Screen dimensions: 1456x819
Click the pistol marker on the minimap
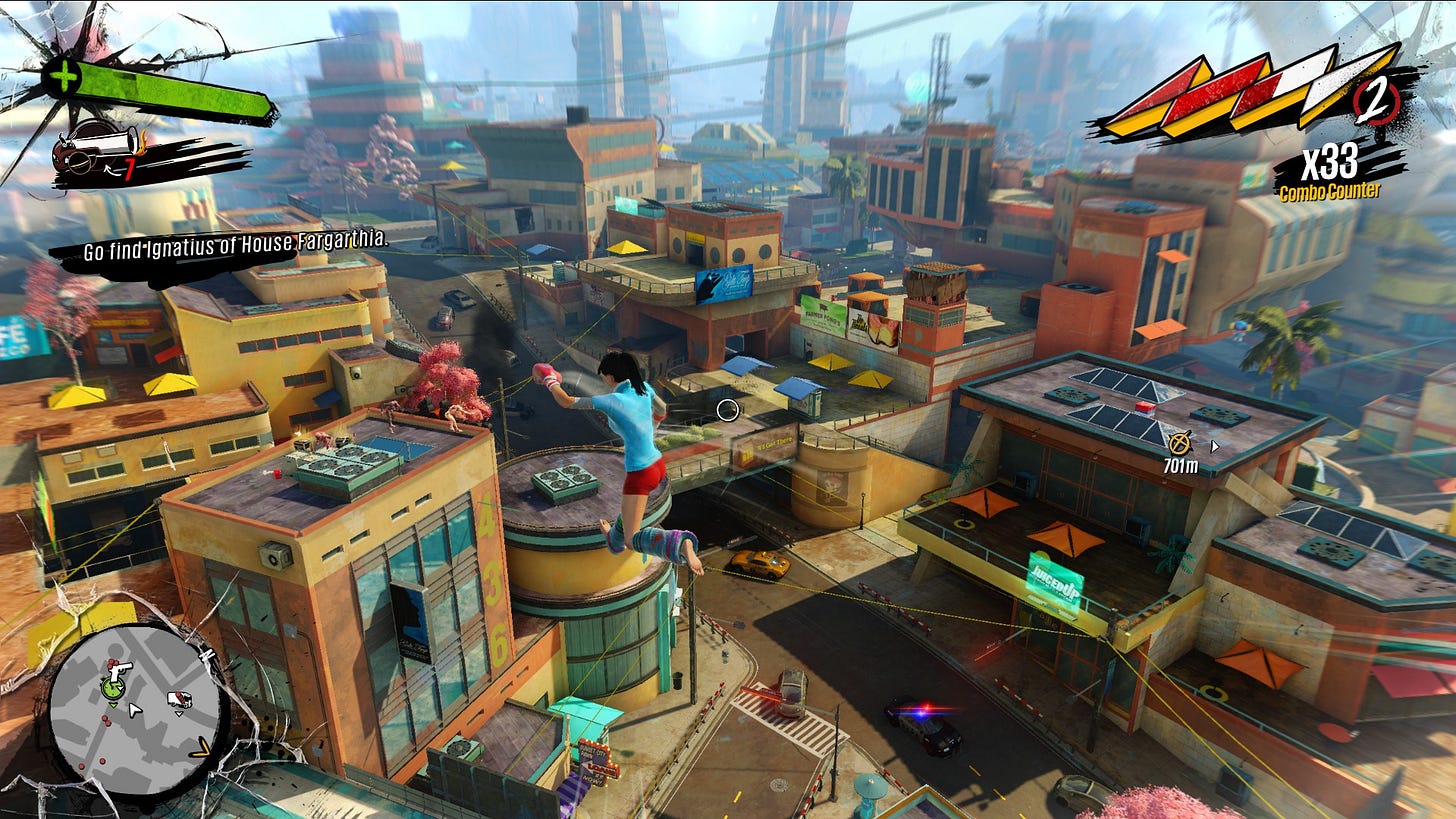119,668
